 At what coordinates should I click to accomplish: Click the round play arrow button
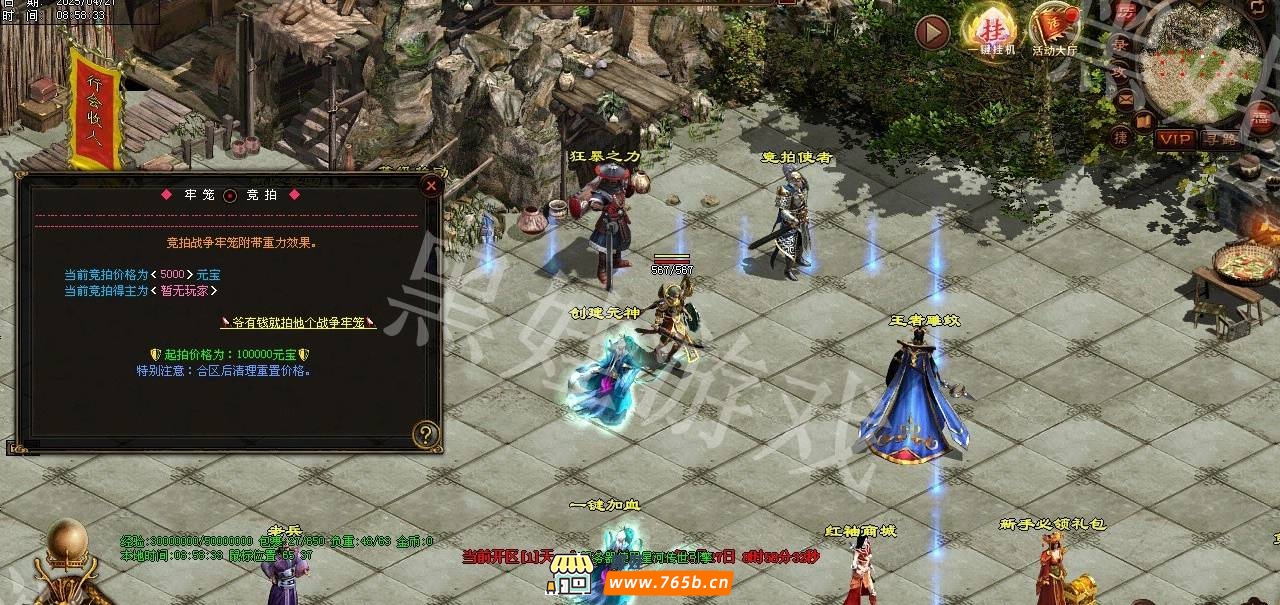pyautogui.click(x=932, y=32)
